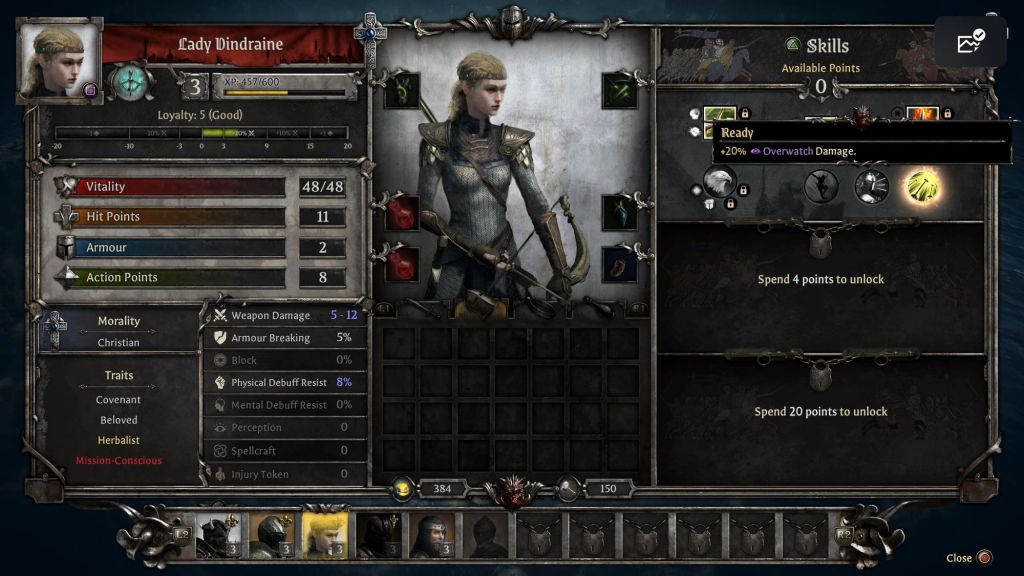Viewport: 1024px width, 576px height.
Task: Click the teal class emblem beside the portrait
Action: (130, 82)
